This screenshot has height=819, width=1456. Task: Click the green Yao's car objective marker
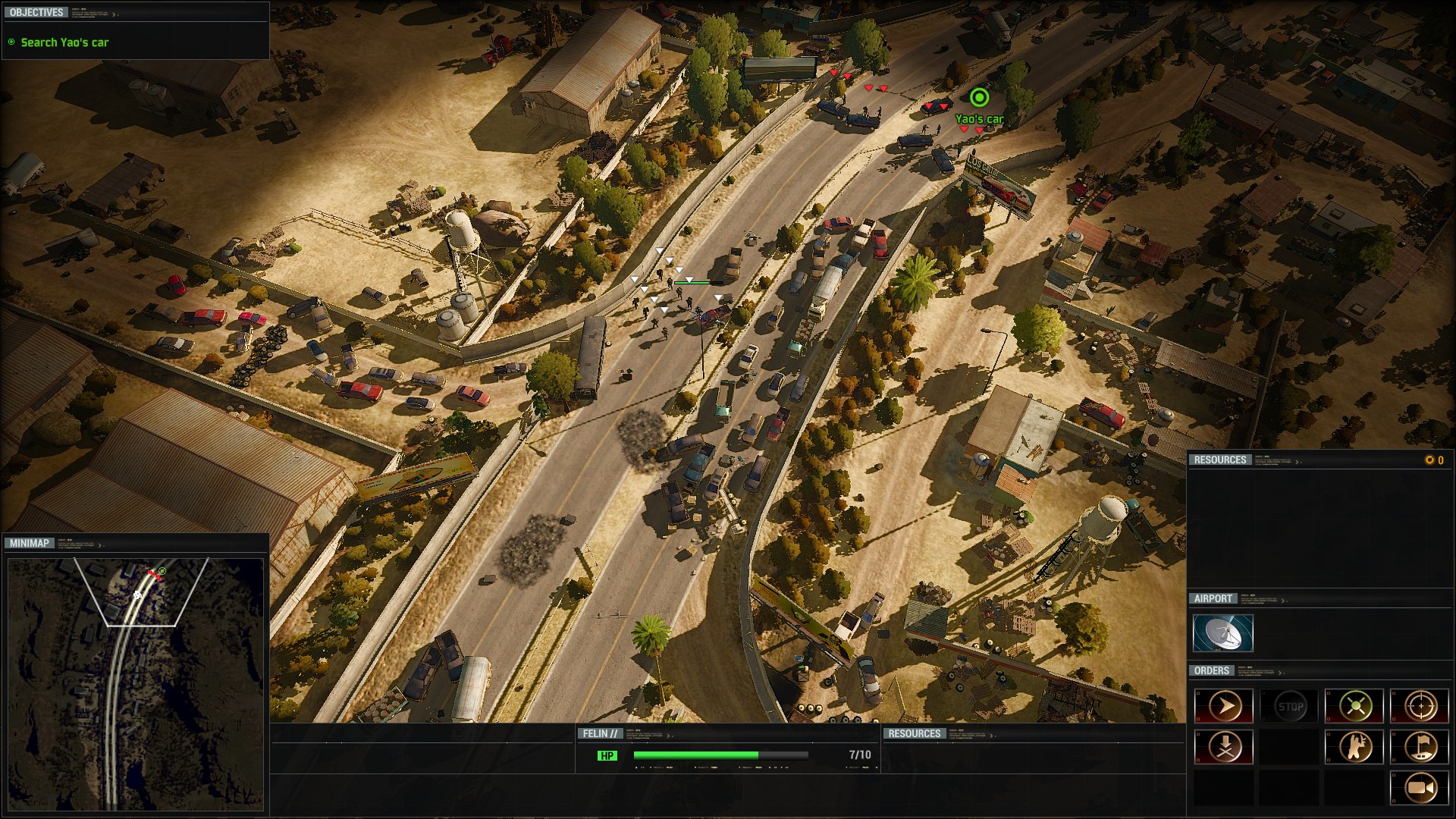(979, 98)
